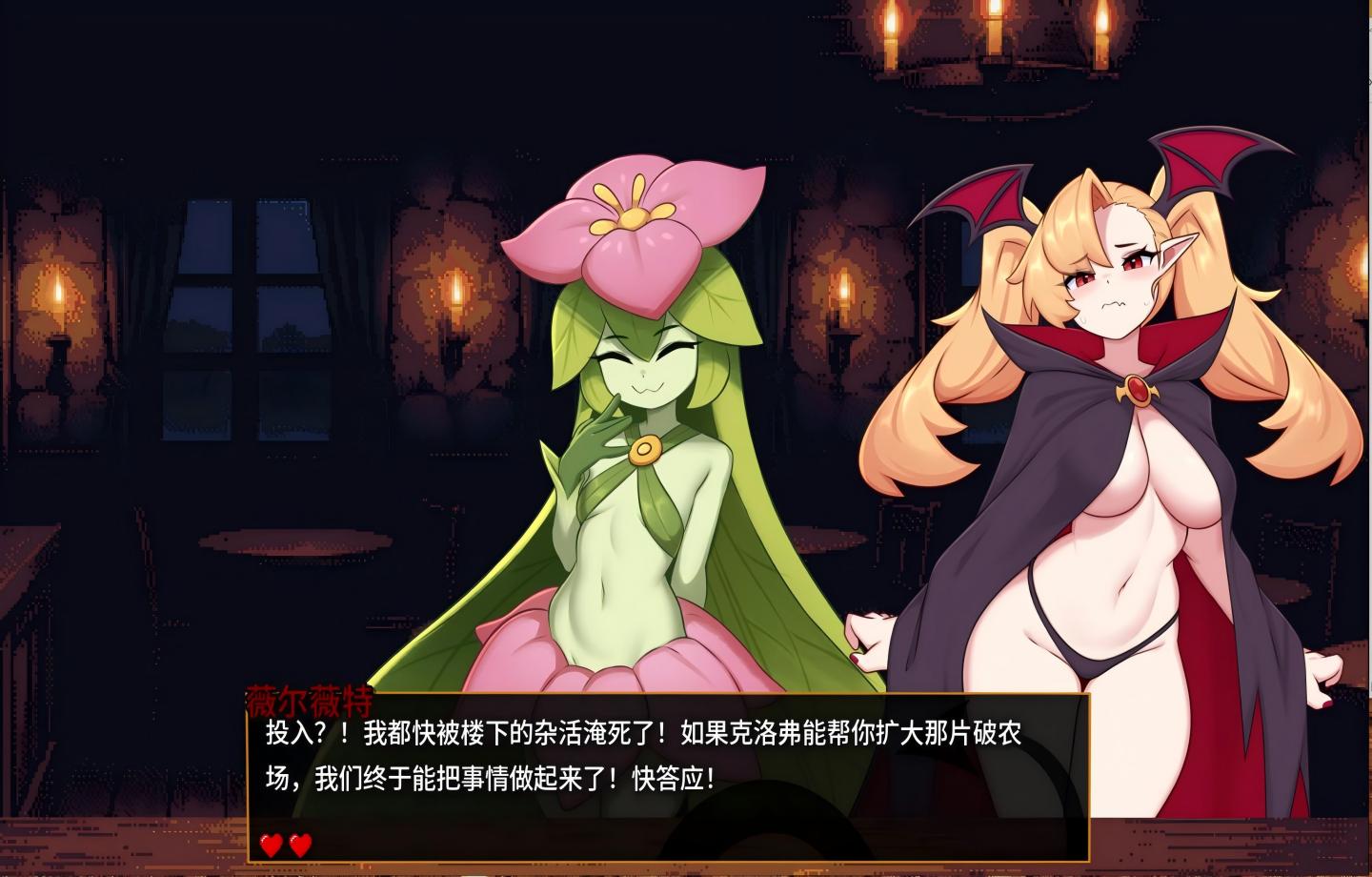Click the nameplate reading 薇尔薇特
Screen dimensions: 1372x877
click(312, 697)
